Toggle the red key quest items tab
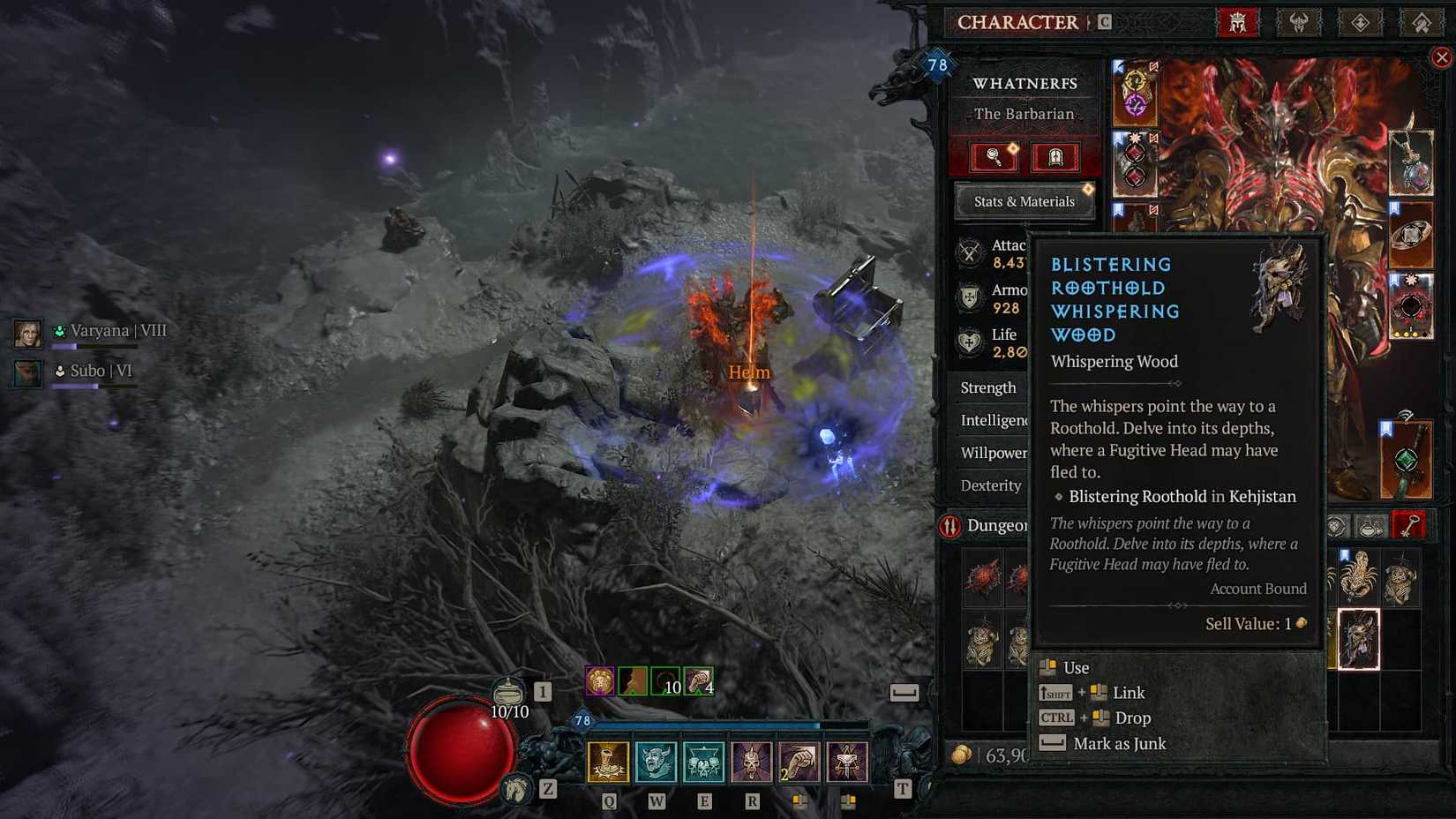The height and width of the screenshot is (819, 1456). click(1409, 524)
